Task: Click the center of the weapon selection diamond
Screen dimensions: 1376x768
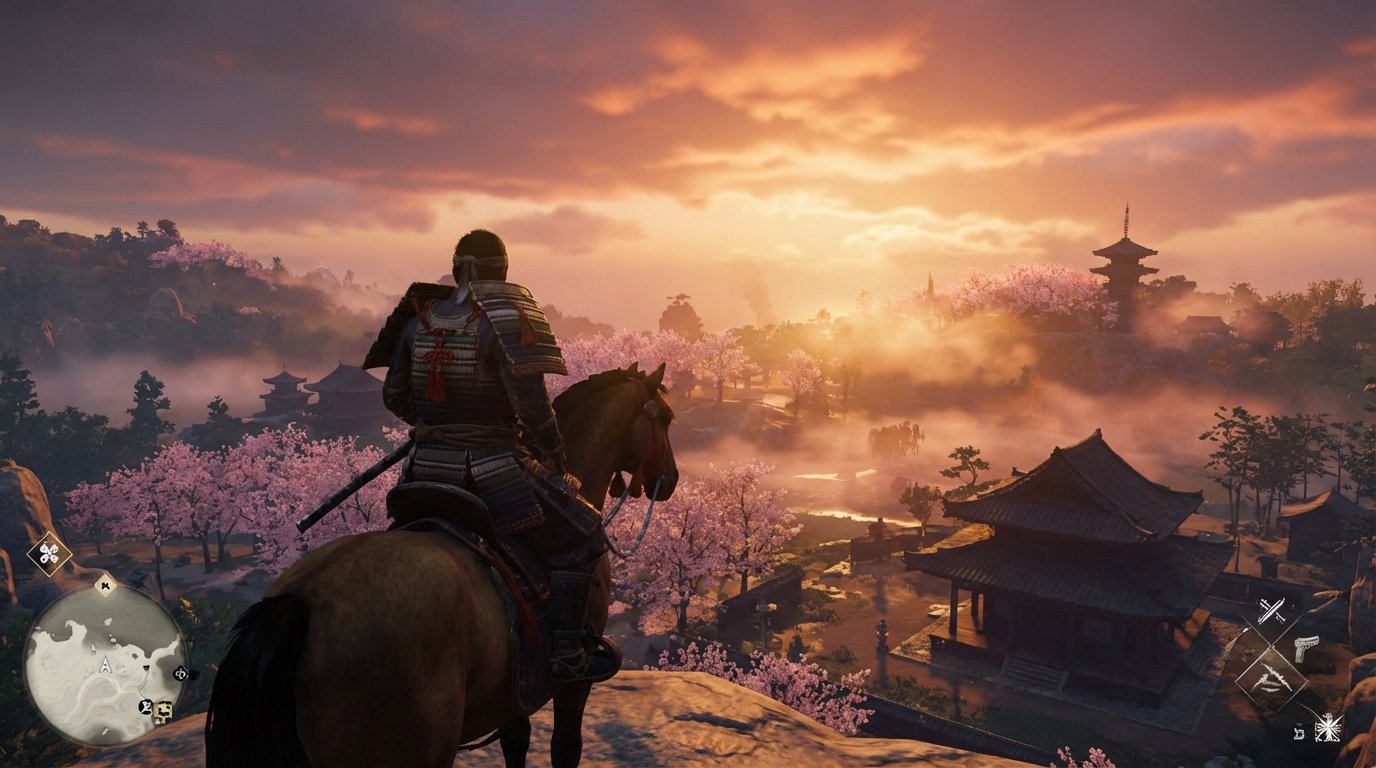Action: 1270,644
